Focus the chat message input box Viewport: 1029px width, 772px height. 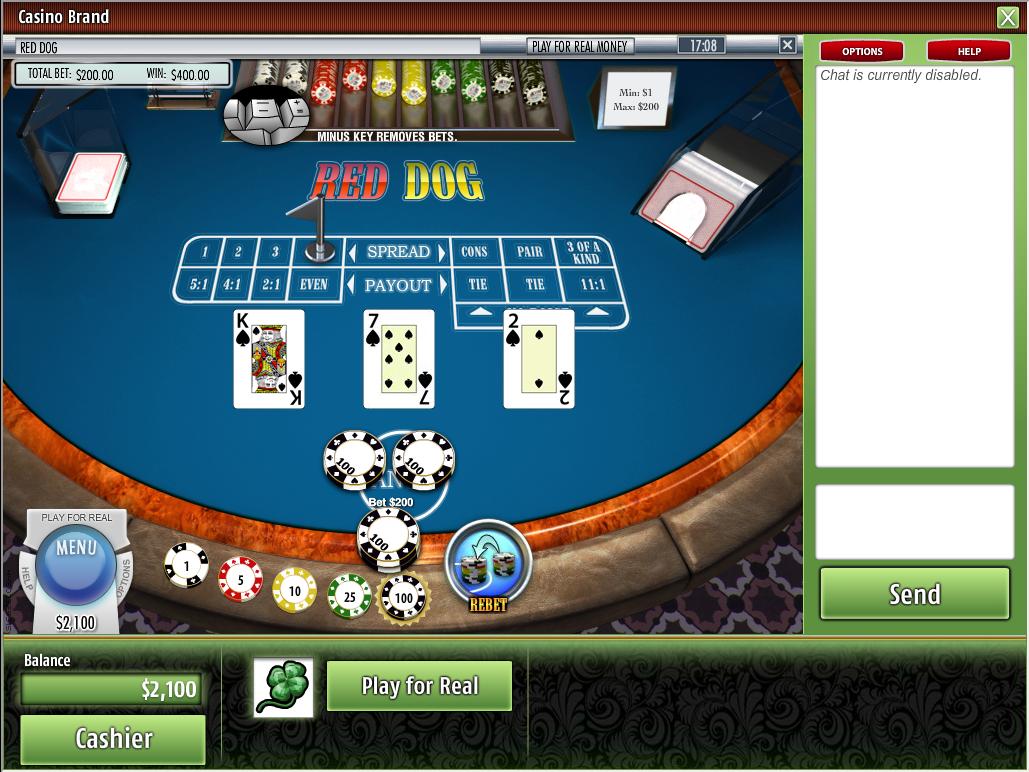914,521
